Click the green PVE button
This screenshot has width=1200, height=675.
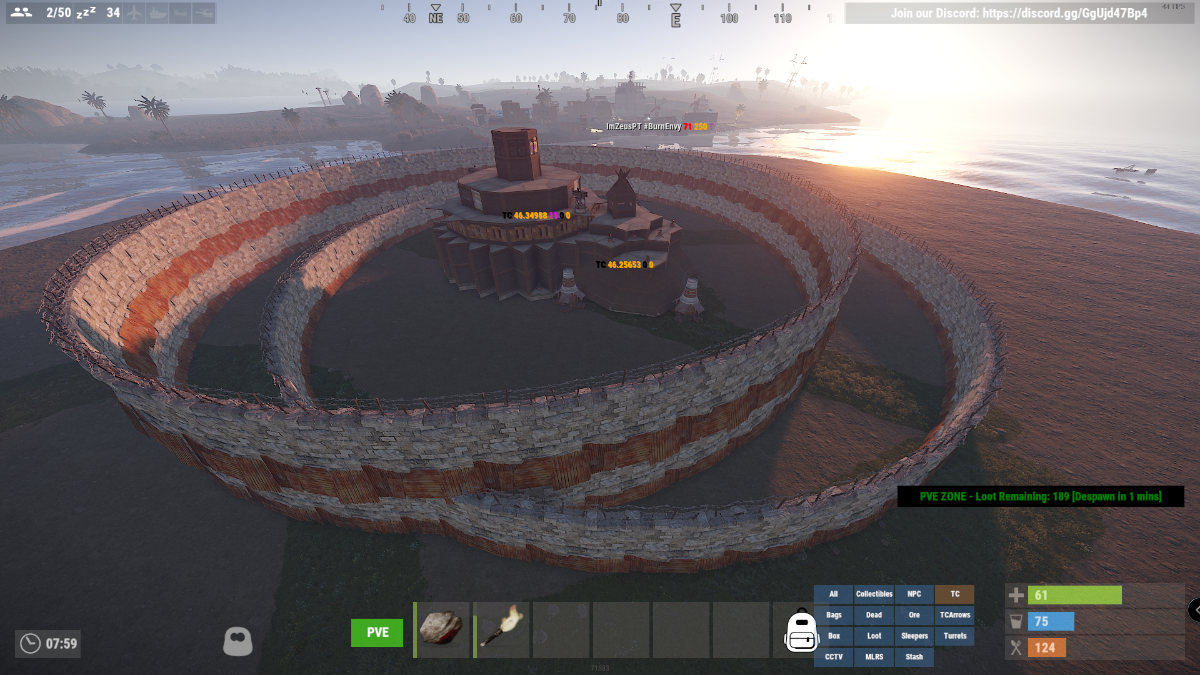(x=377, y=632)
